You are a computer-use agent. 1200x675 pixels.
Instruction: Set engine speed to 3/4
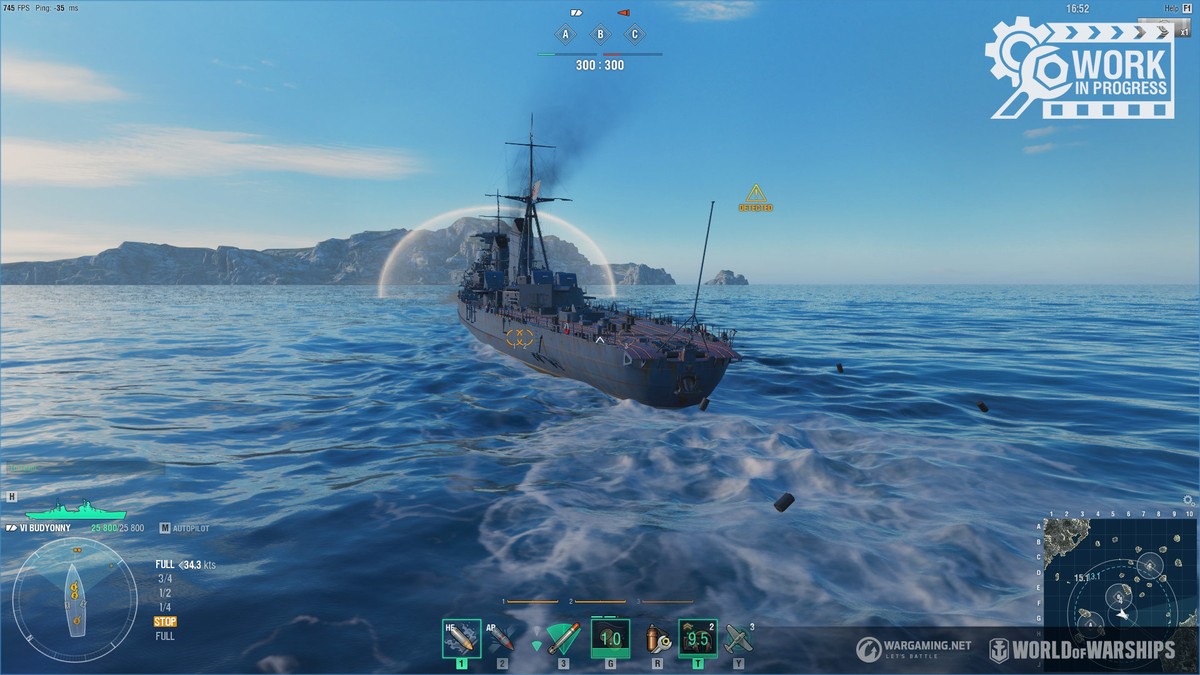click(x=164, y=578)
